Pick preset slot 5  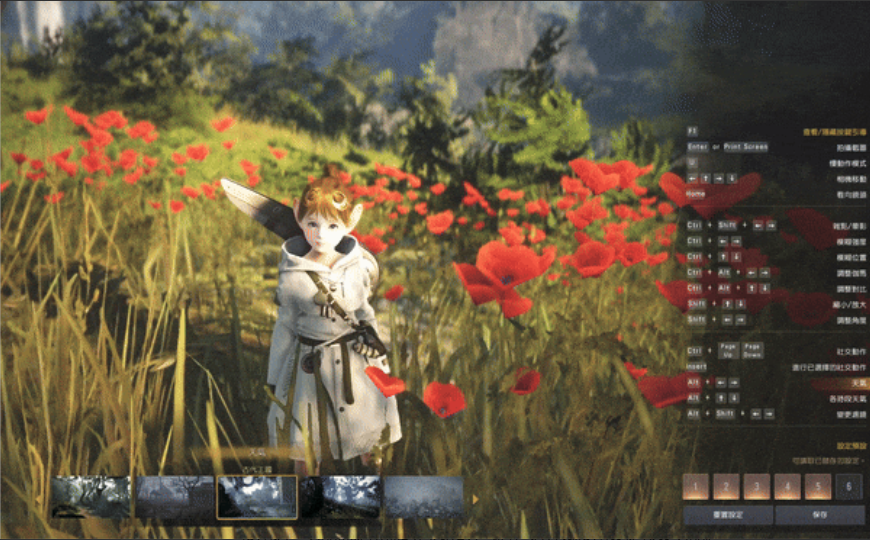coord(818,487)
